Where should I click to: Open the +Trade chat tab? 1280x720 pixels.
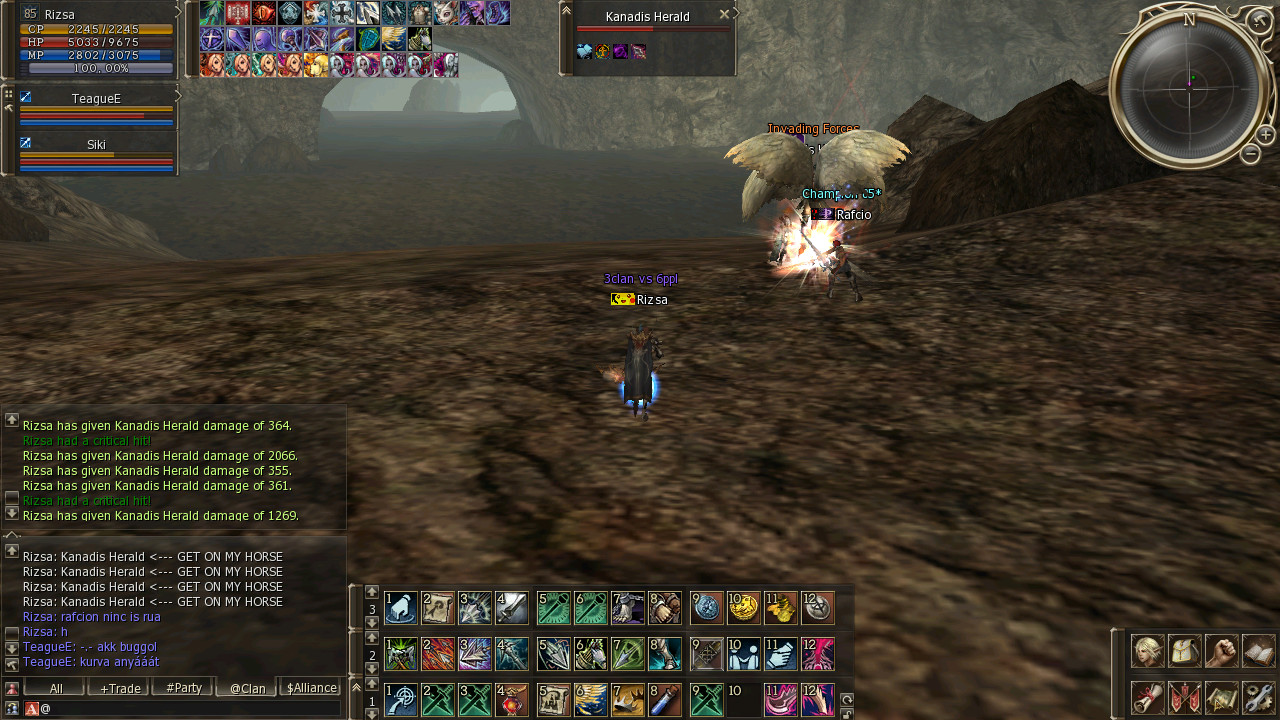pos(118,688)
